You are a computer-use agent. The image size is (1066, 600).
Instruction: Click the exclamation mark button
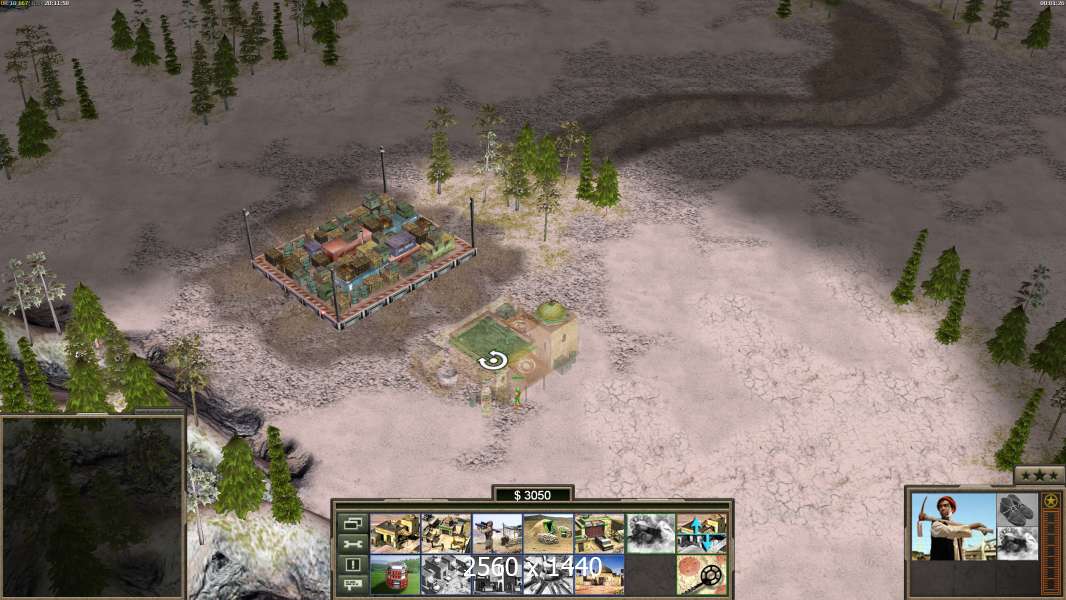(352, 565)
